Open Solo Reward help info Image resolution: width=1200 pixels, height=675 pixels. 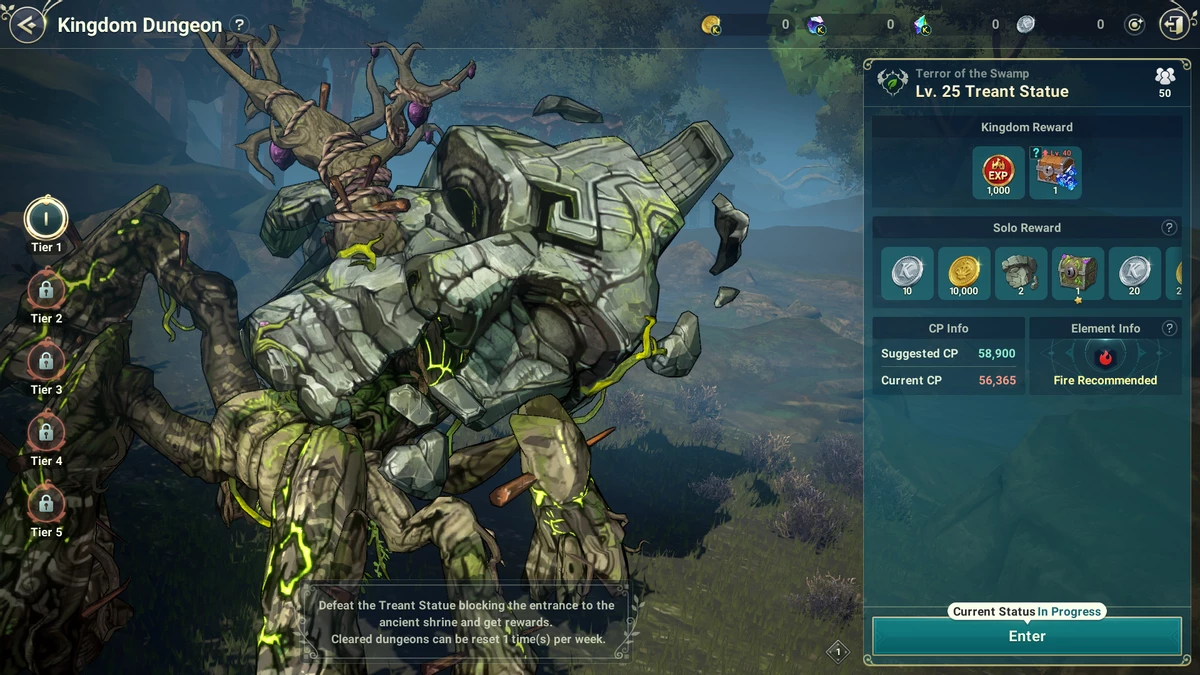pos(1169,228)
